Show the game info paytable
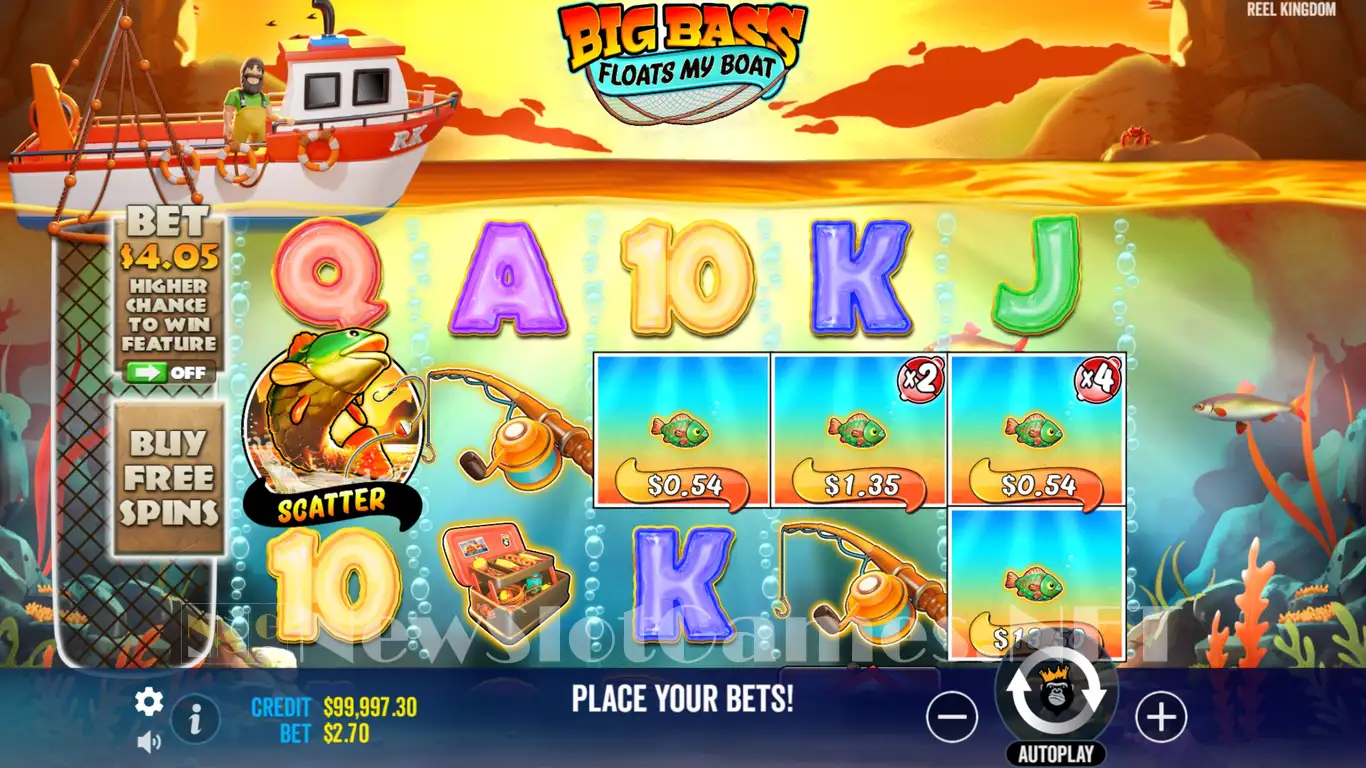 pos(196,717)
